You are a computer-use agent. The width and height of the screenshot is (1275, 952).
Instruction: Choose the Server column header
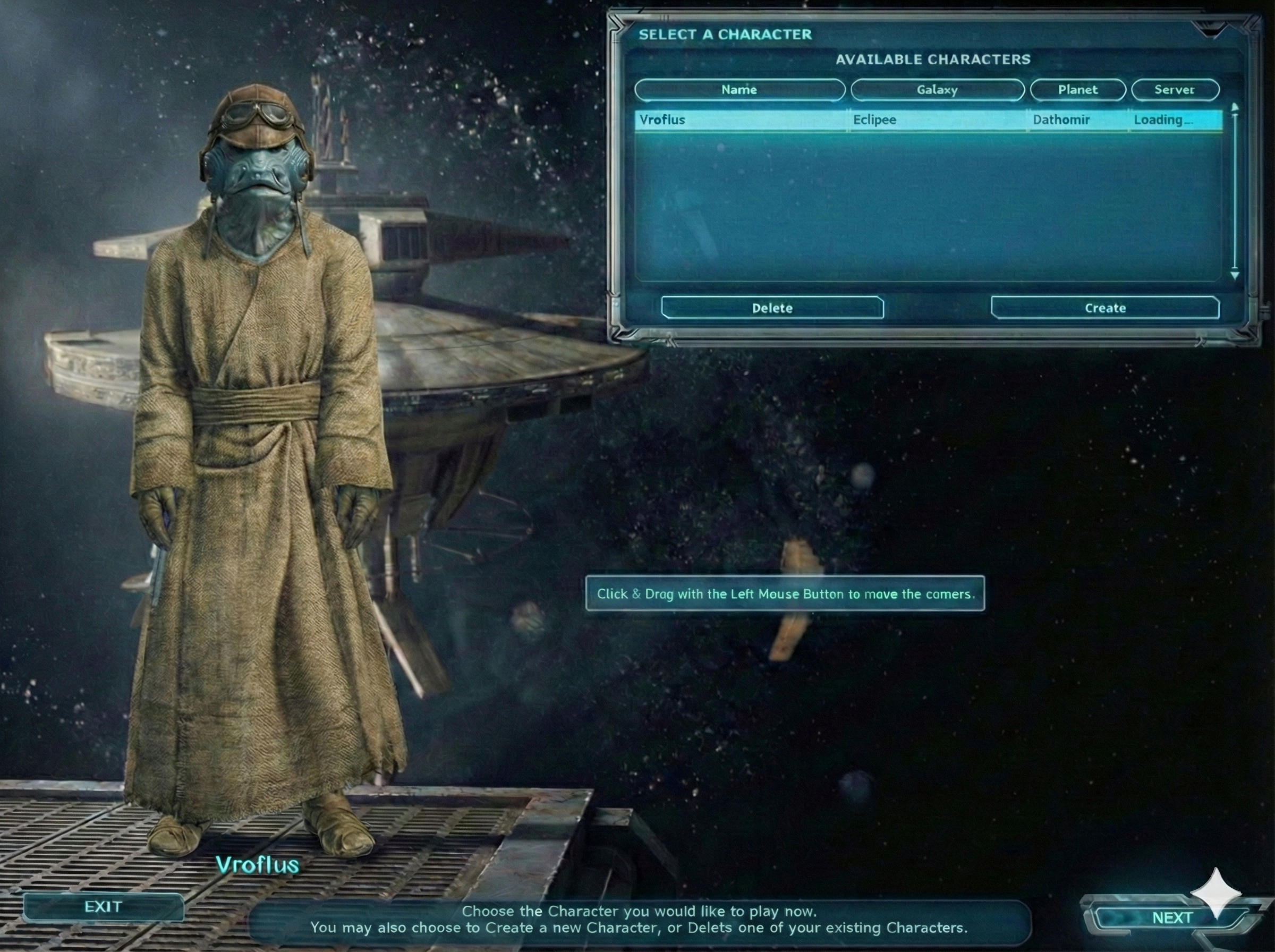[x=1175, y=90]
